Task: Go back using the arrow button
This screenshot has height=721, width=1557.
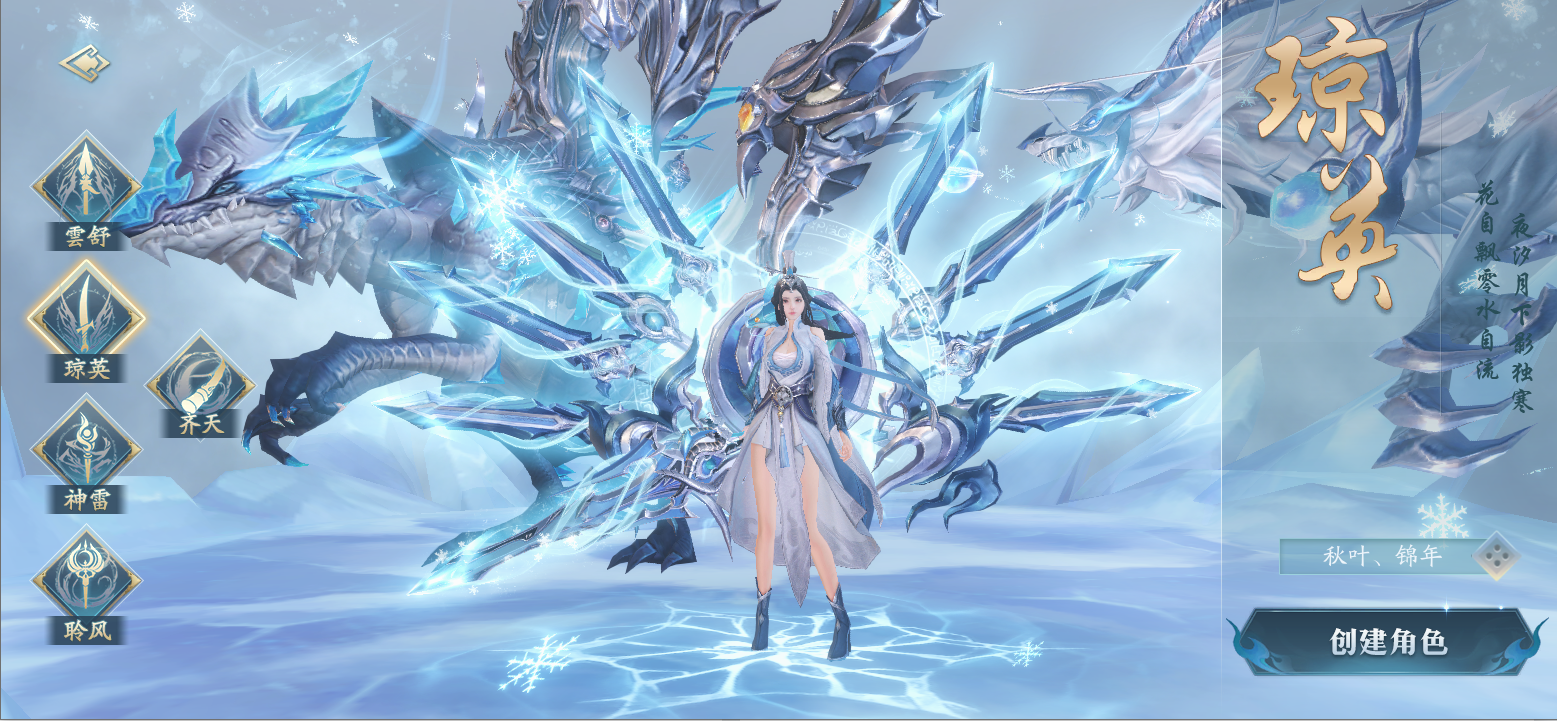Action: coord(85,64)
